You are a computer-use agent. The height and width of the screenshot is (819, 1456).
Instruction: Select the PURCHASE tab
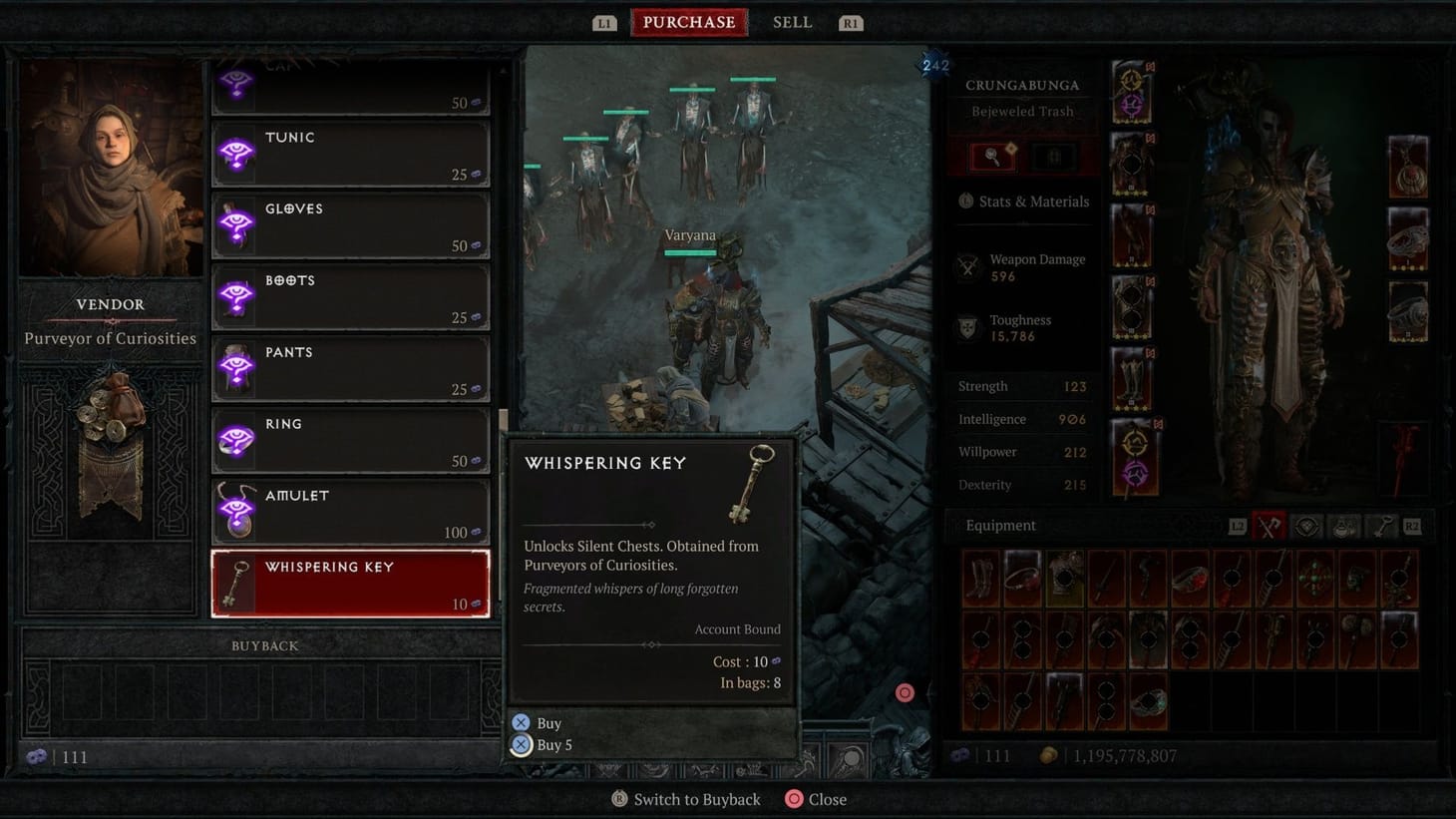688,21
